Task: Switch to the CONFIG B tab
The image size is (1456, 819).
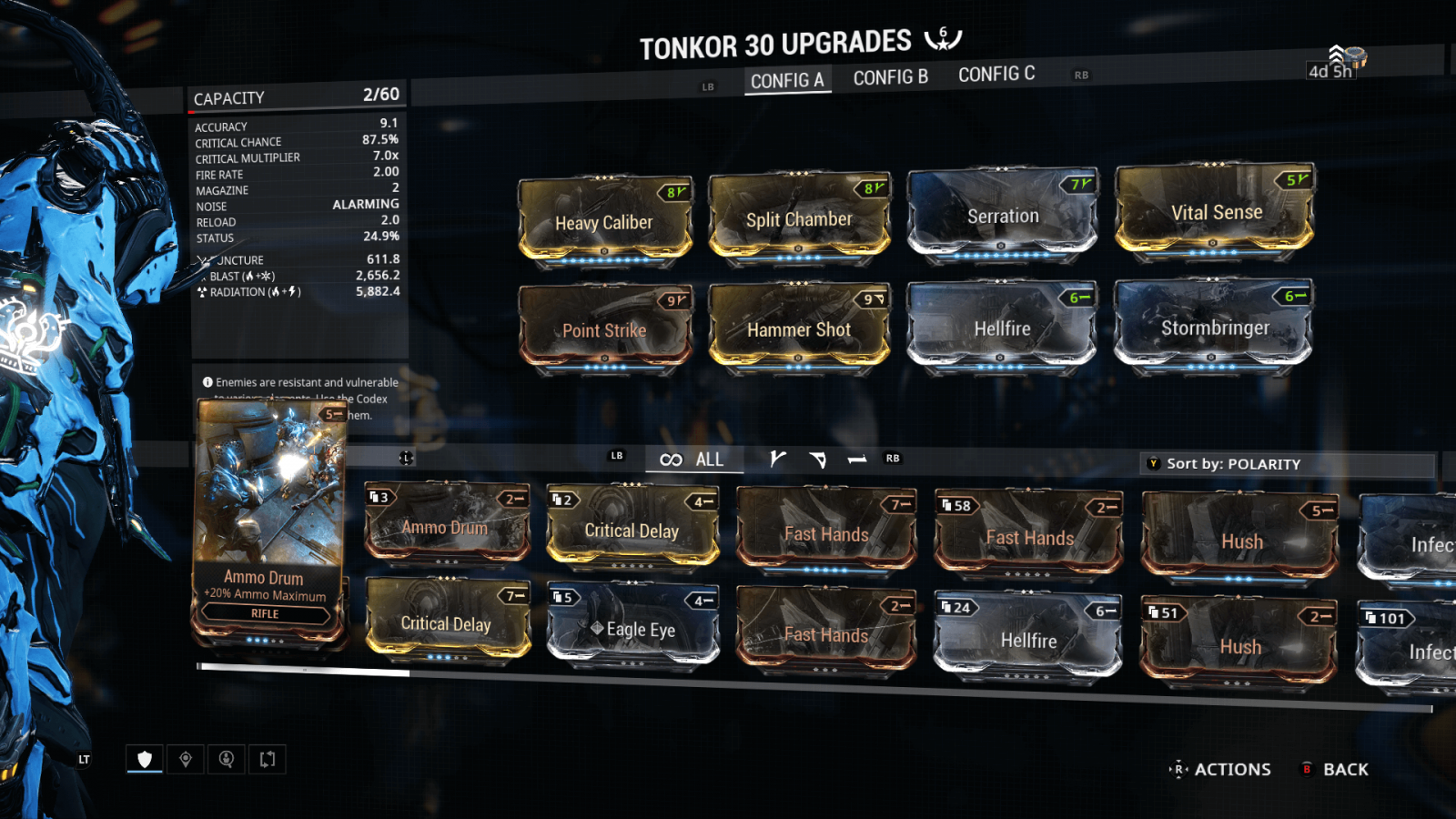Action: pos(890,76)
